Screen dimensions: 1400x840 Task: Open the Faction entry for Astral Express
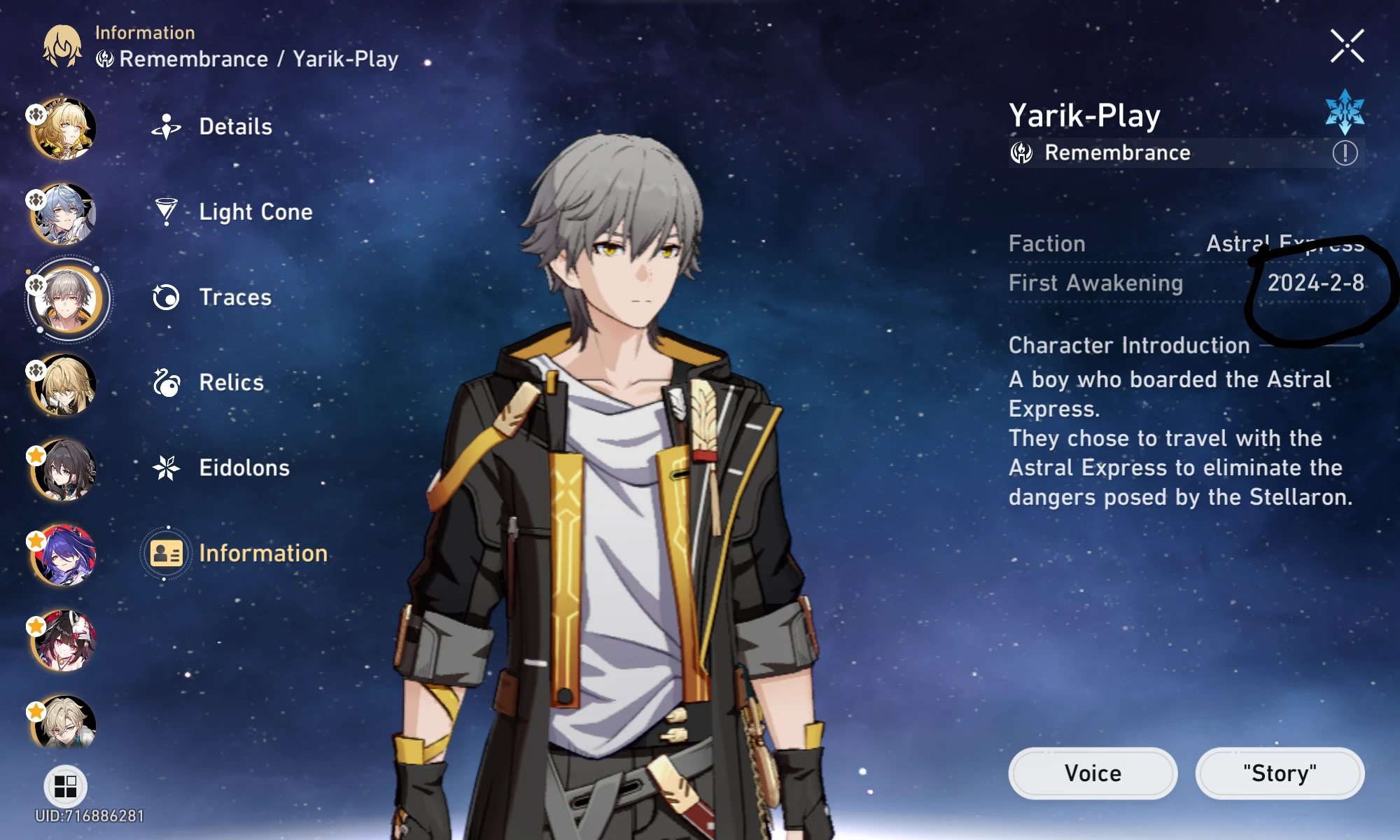1183,244
